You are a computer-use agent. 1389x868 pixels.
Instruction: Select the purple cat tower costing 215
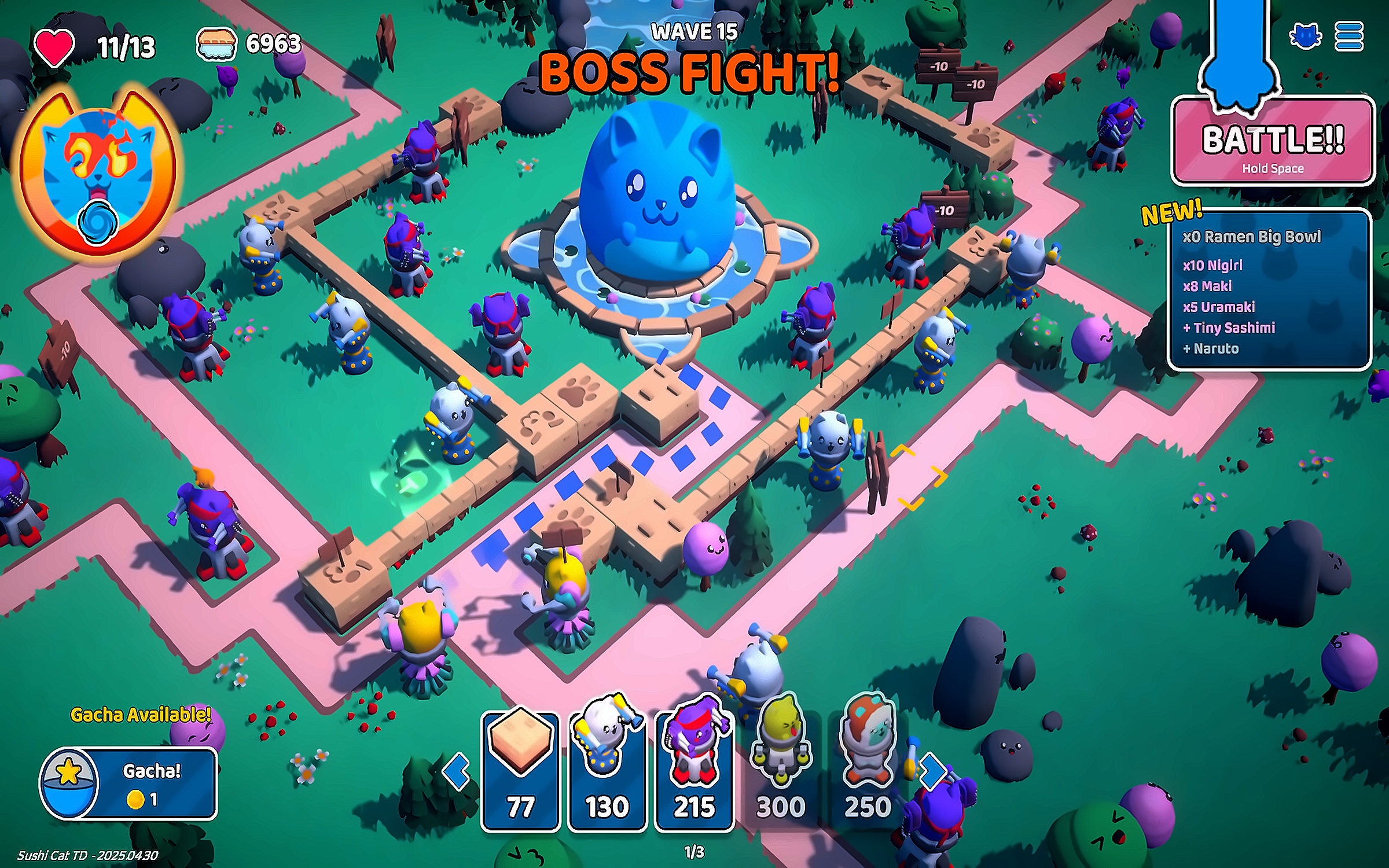pos(694,771)
